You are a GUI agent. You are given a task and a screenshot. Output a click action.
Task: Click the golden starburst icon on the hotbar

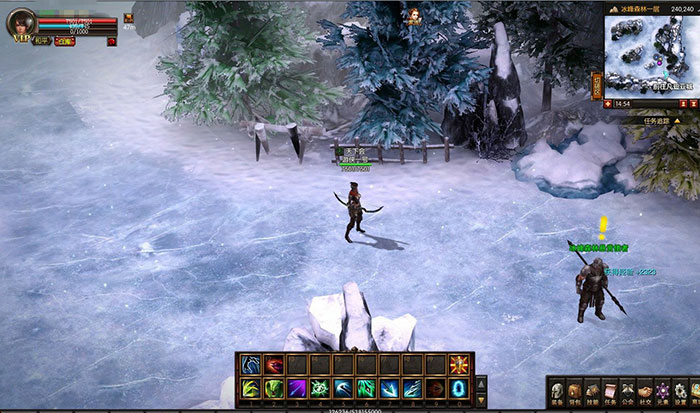pyautogui.click(x=459, y=364)
